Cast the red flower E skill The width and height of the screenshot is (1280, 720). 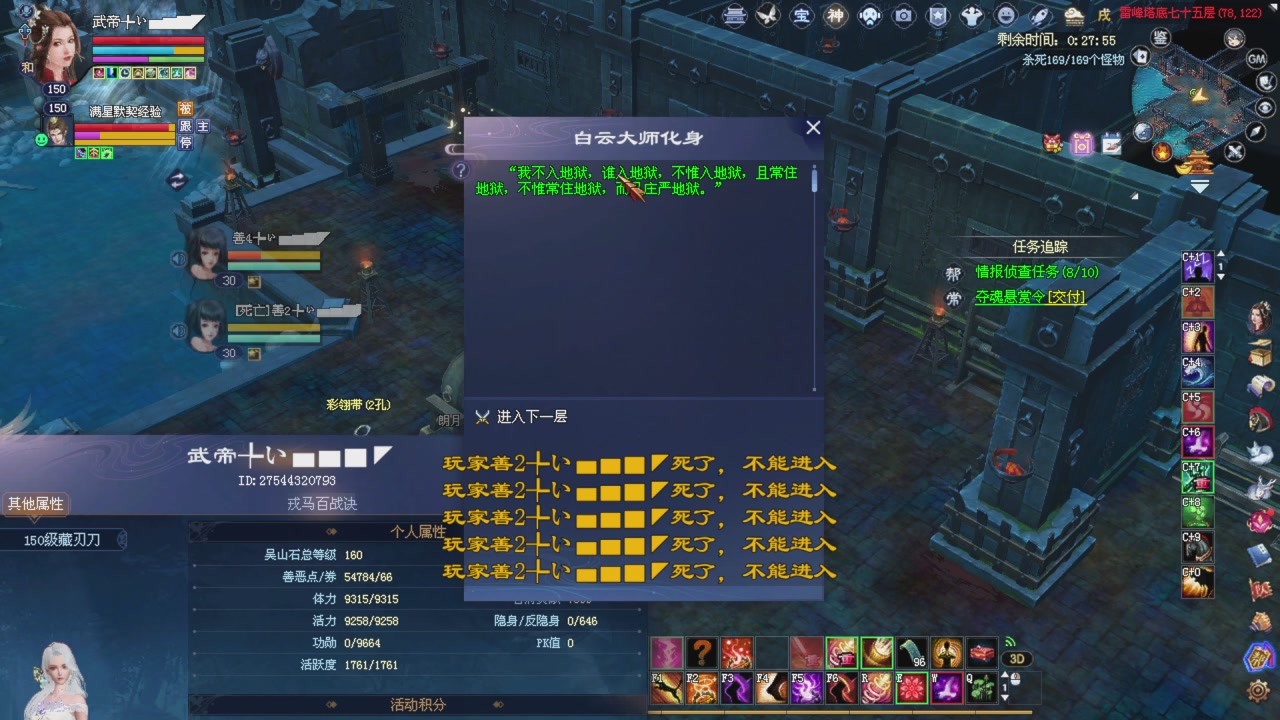tap(913, 686)
